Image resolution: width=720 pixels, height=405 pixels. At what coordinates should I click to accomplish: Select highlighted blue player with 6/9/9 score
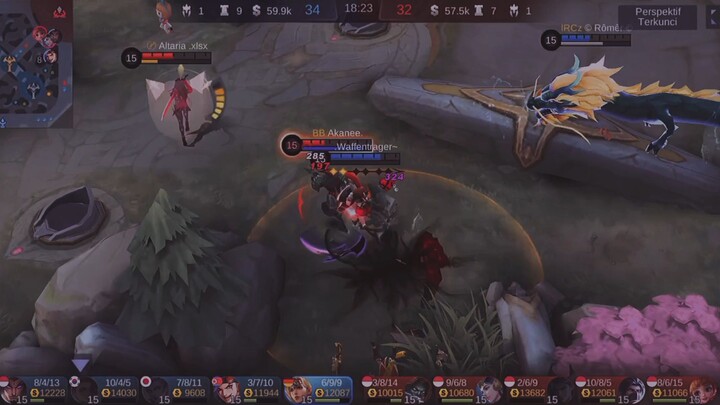pos(319,389)
